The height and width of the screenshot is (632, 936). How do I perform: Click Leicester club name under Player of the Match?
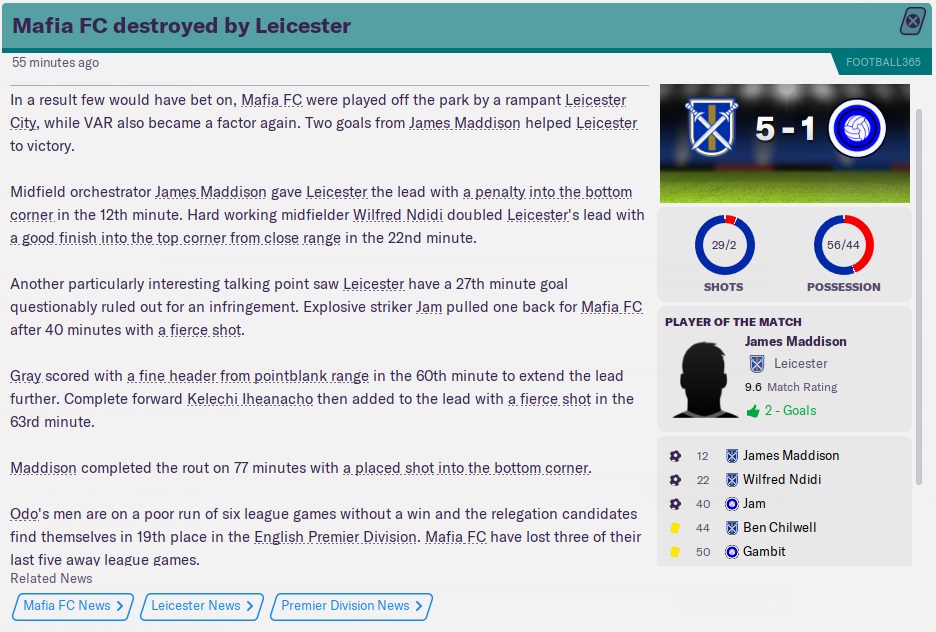coord(800,364)
